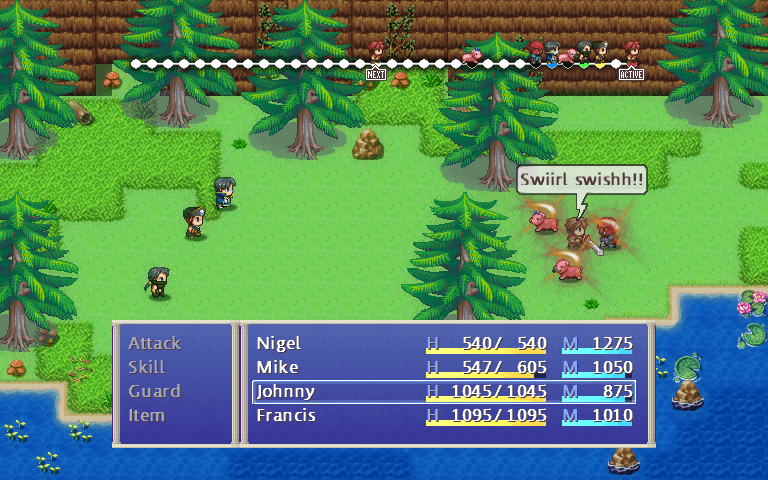768x480 pixels.
Task: Click Johnny's highlighted party row
Action: [443, 391]
